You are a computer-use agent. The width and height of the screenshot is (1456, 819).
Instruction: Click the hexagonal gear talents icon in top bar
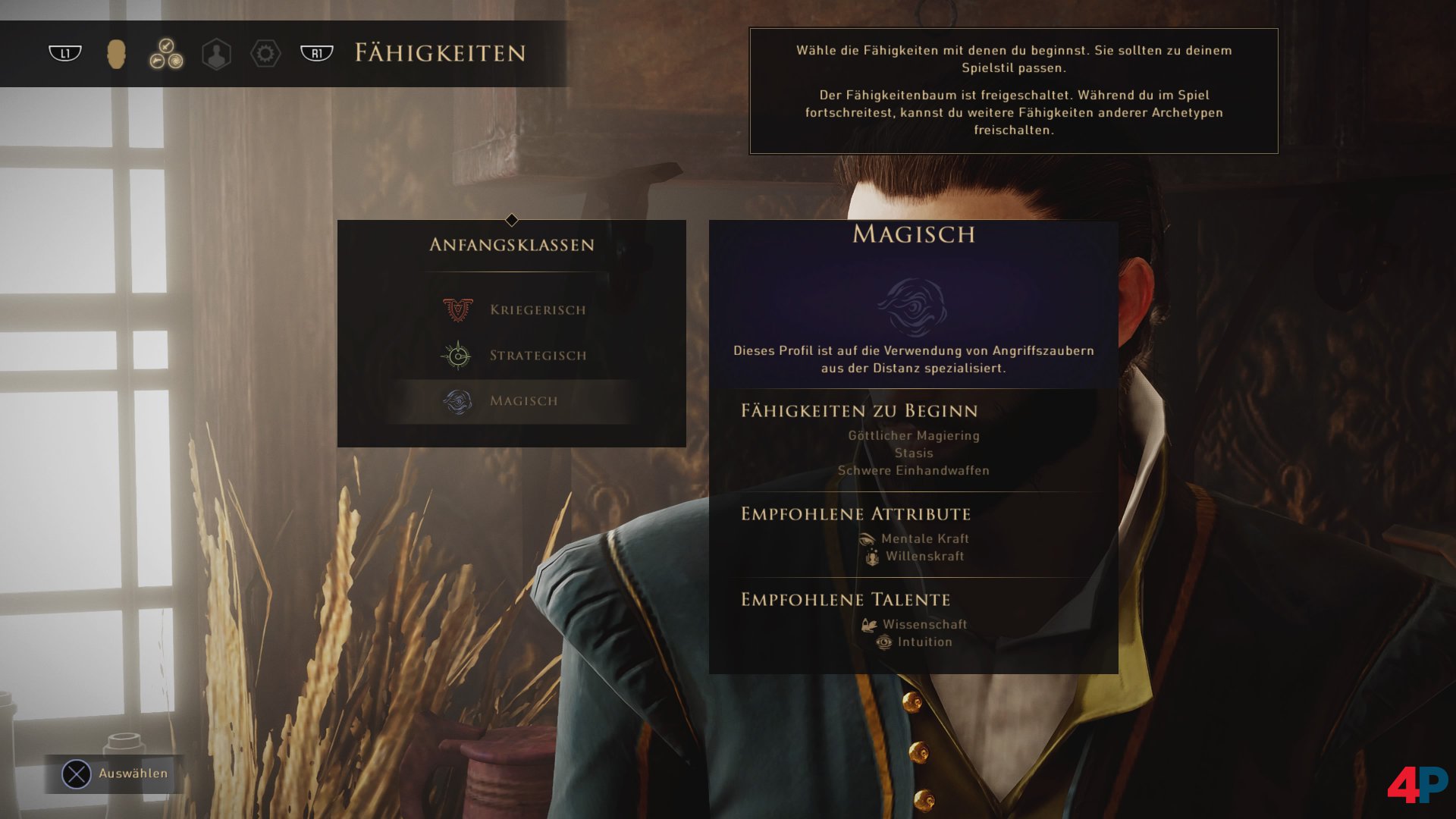tap(267, 54)
